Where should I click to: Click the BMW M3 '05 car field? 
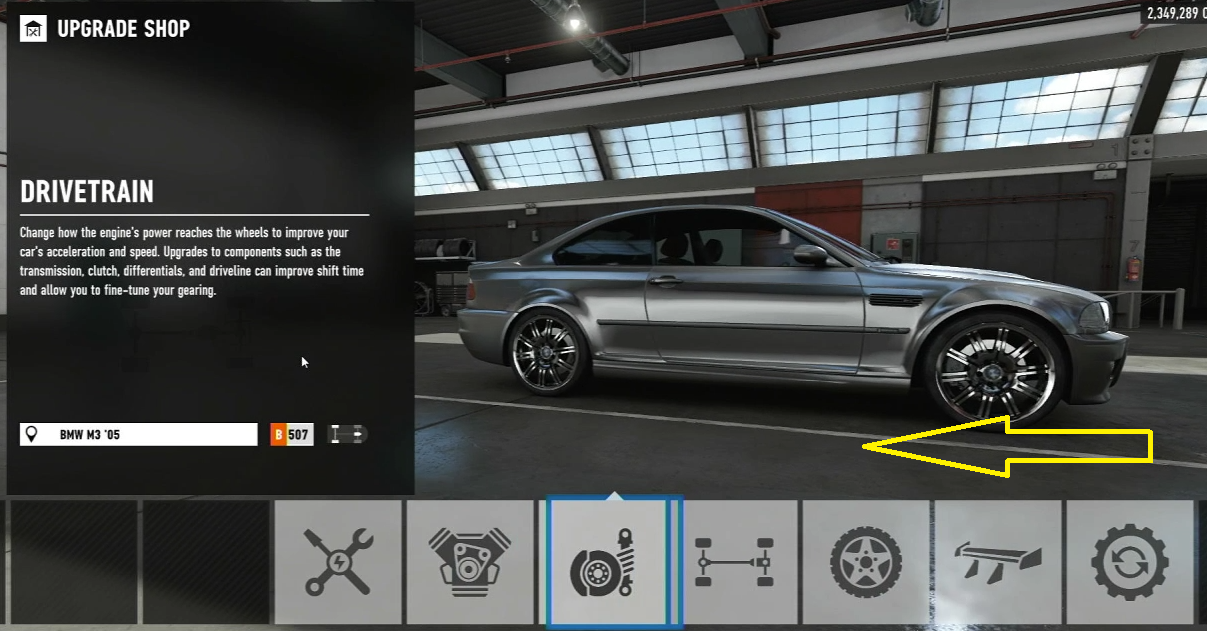tap(139, 435)
